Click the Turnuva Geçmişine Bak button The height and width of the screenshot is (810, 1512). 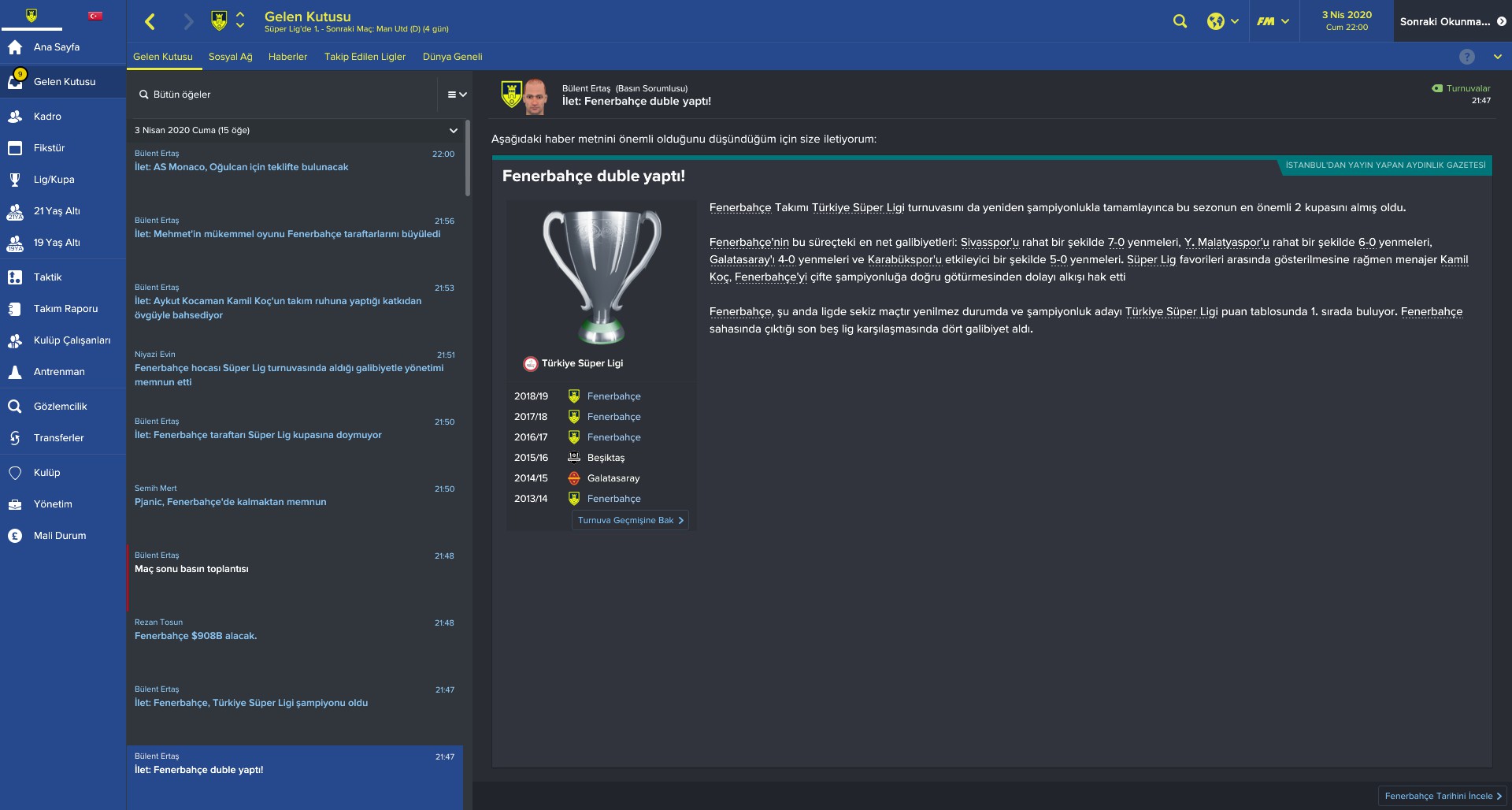(629, 520)
